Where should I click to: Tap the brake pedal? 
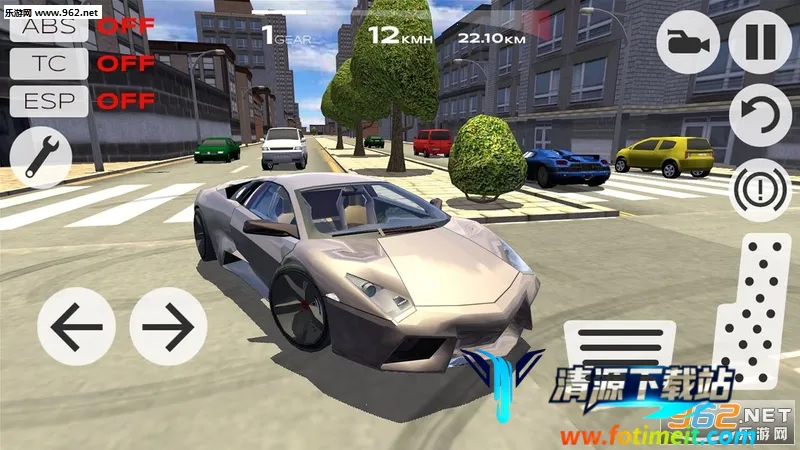point(621,352)
